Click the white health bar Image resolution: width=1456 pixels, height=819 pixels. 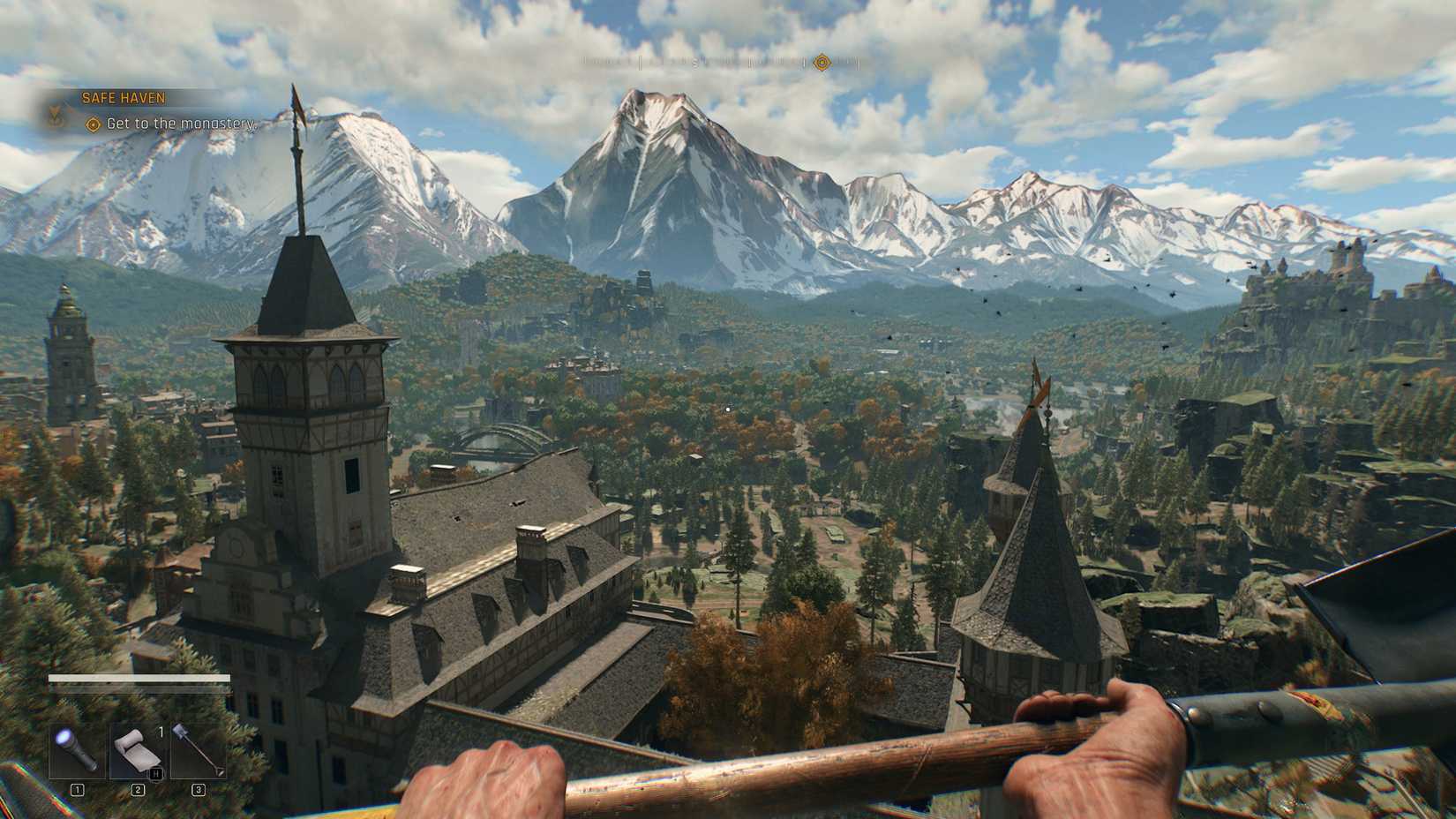tap(139, 677)
